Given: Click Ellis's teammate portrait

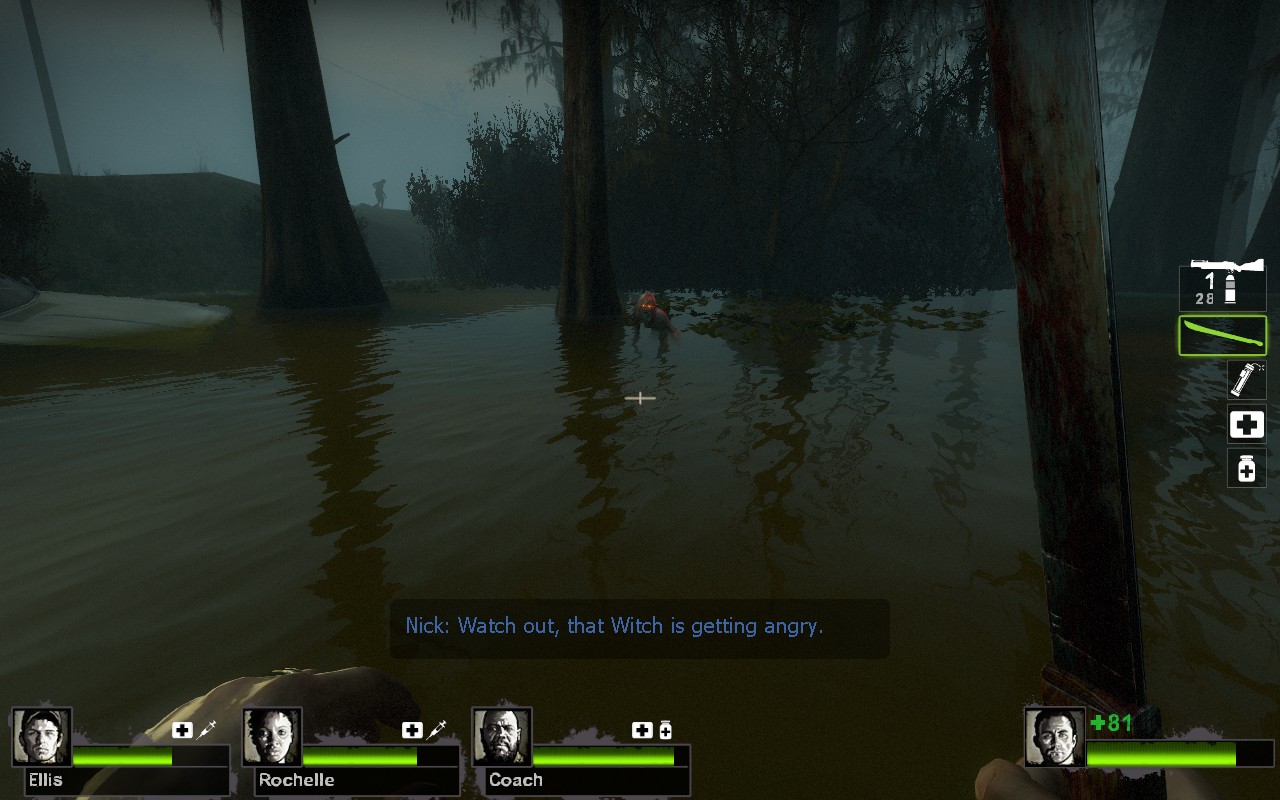Looking at the screenshot, I should pos(42,737).
